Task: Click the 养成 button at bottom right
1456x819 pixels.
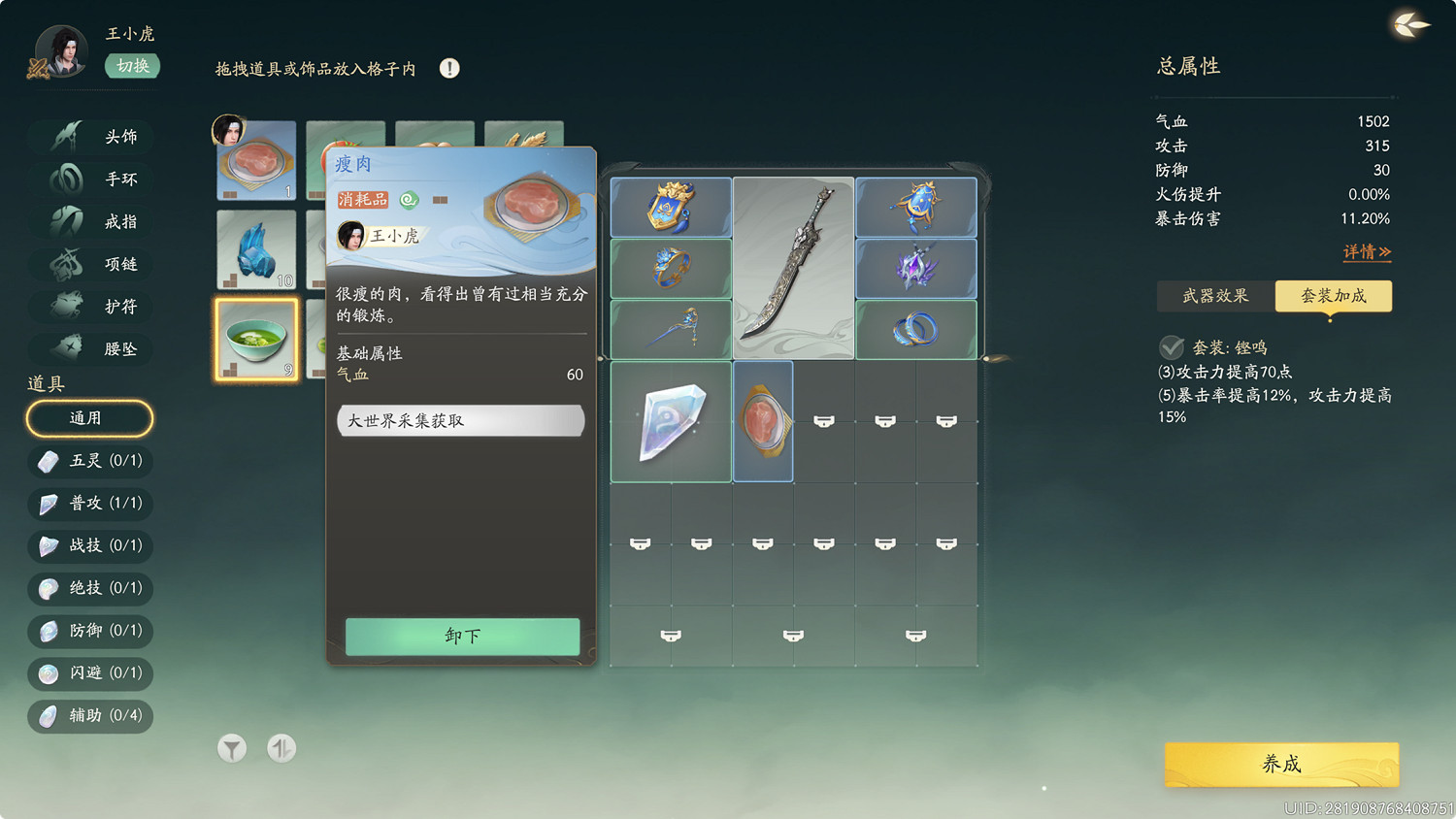Action: tap(1280, 765)
